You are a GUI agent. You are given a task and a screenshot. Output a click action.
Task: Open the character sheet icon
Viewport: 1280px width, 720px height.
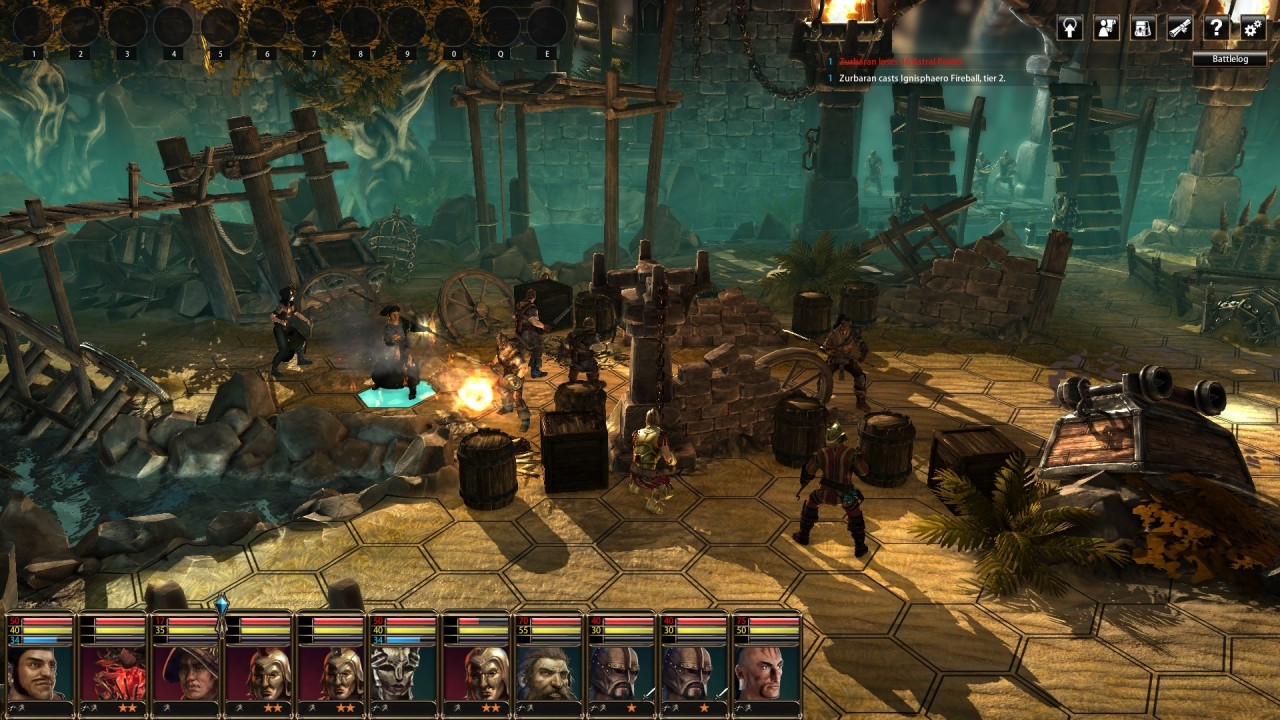click(x=1106, y=28)
